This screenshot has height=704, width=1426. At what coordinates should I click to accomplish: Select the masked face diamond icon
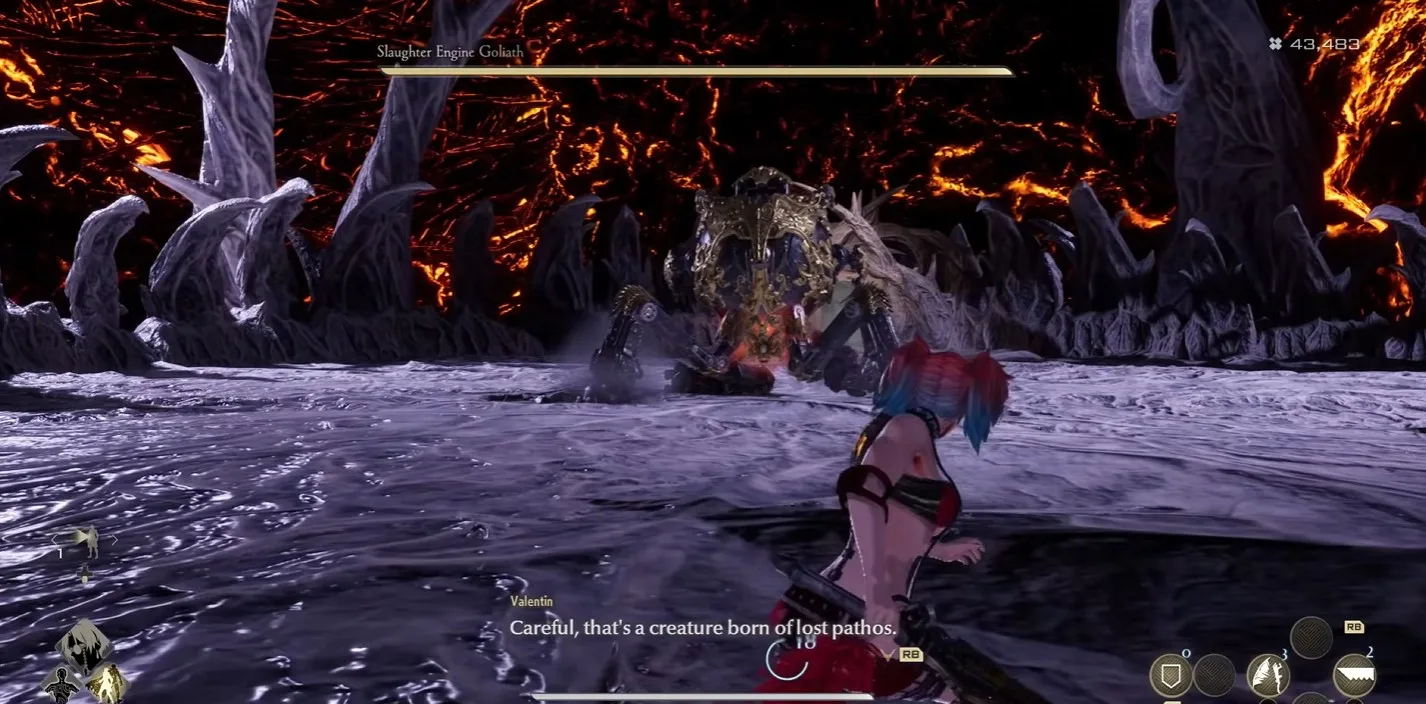pos(84,643)
